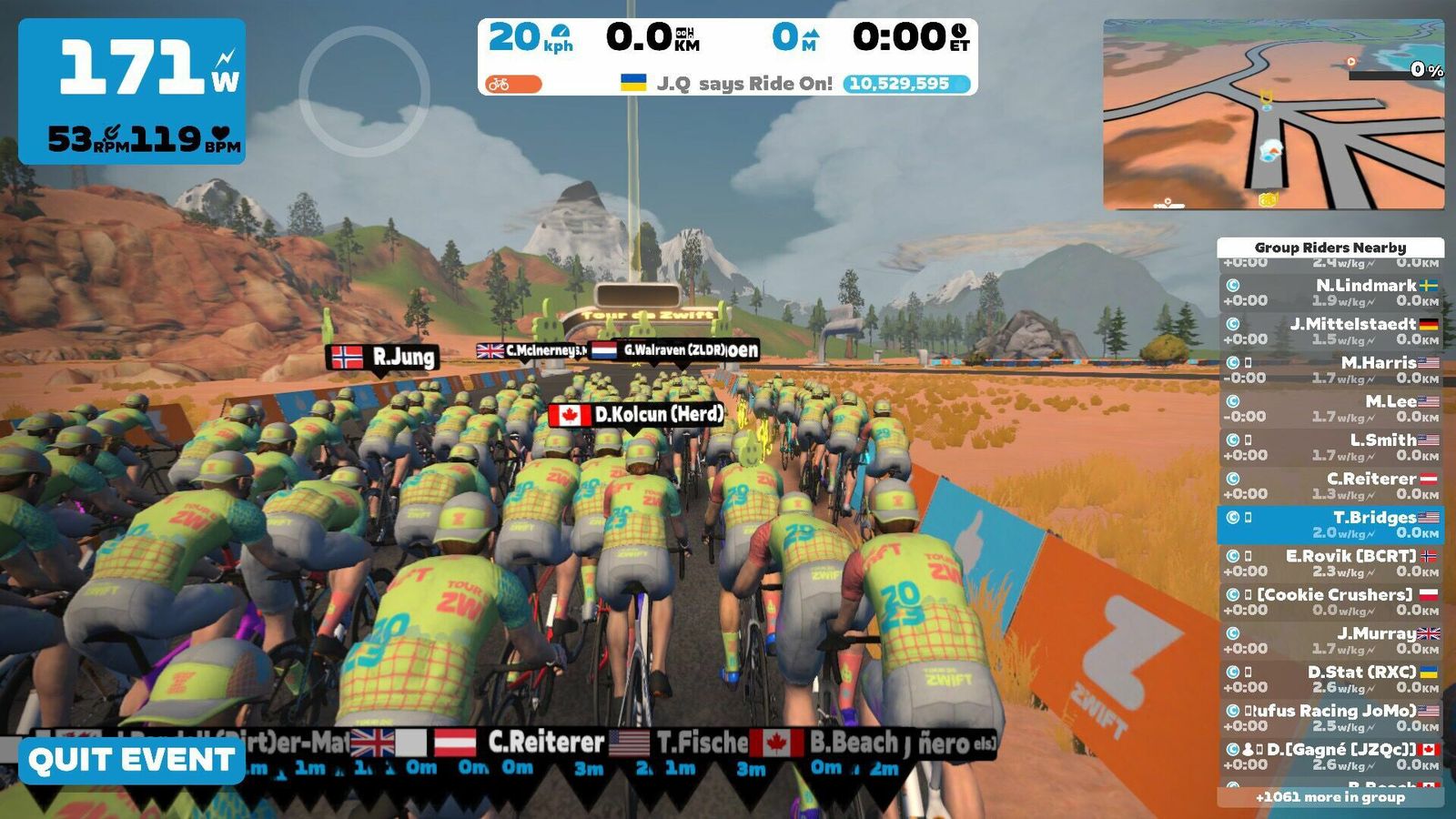The image size is (1456, 819).
Task: Click the QUIT EVENT button
Action: coord(132,761)
